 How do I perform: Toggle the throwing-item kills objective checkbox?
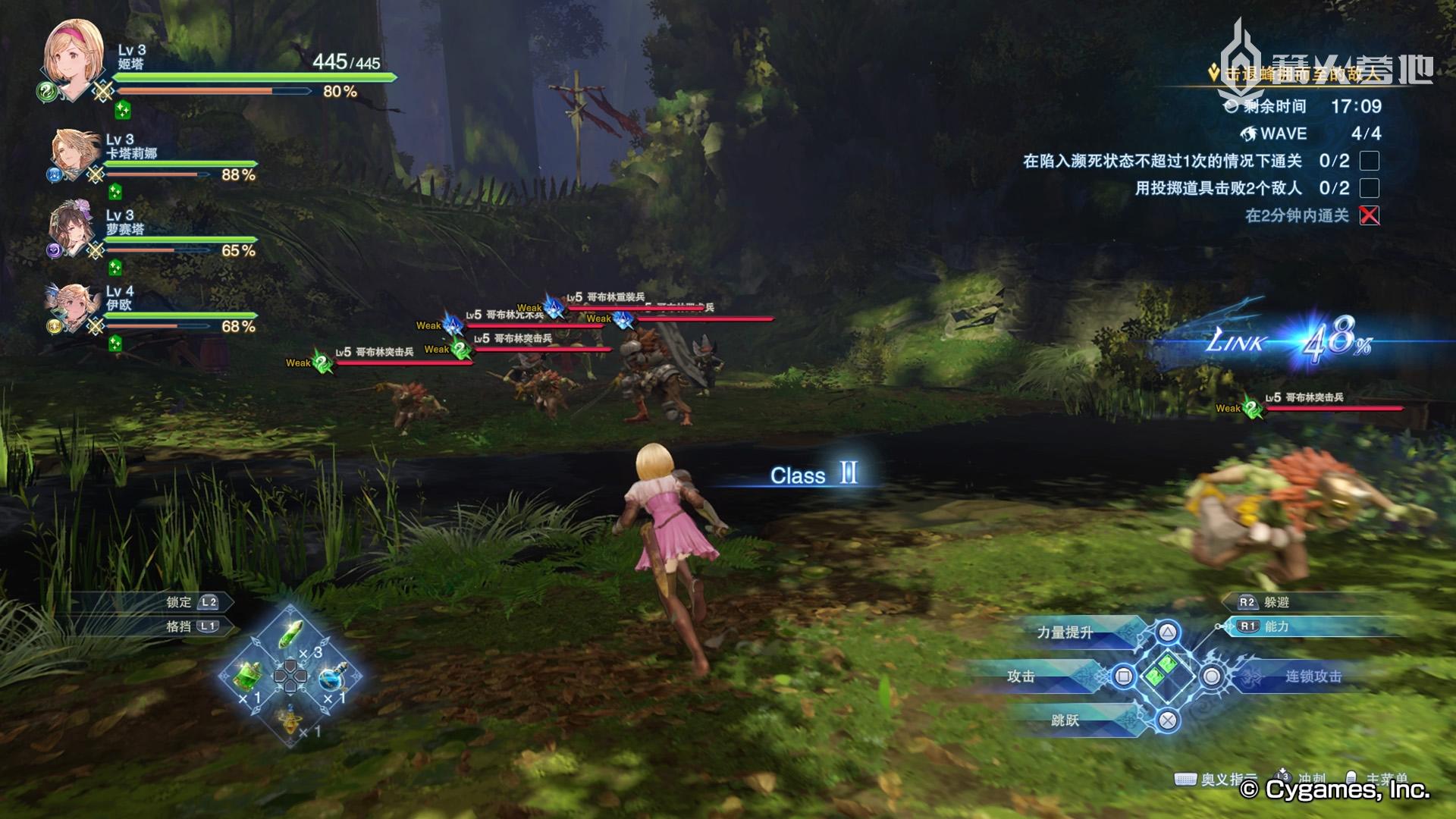1369,188
